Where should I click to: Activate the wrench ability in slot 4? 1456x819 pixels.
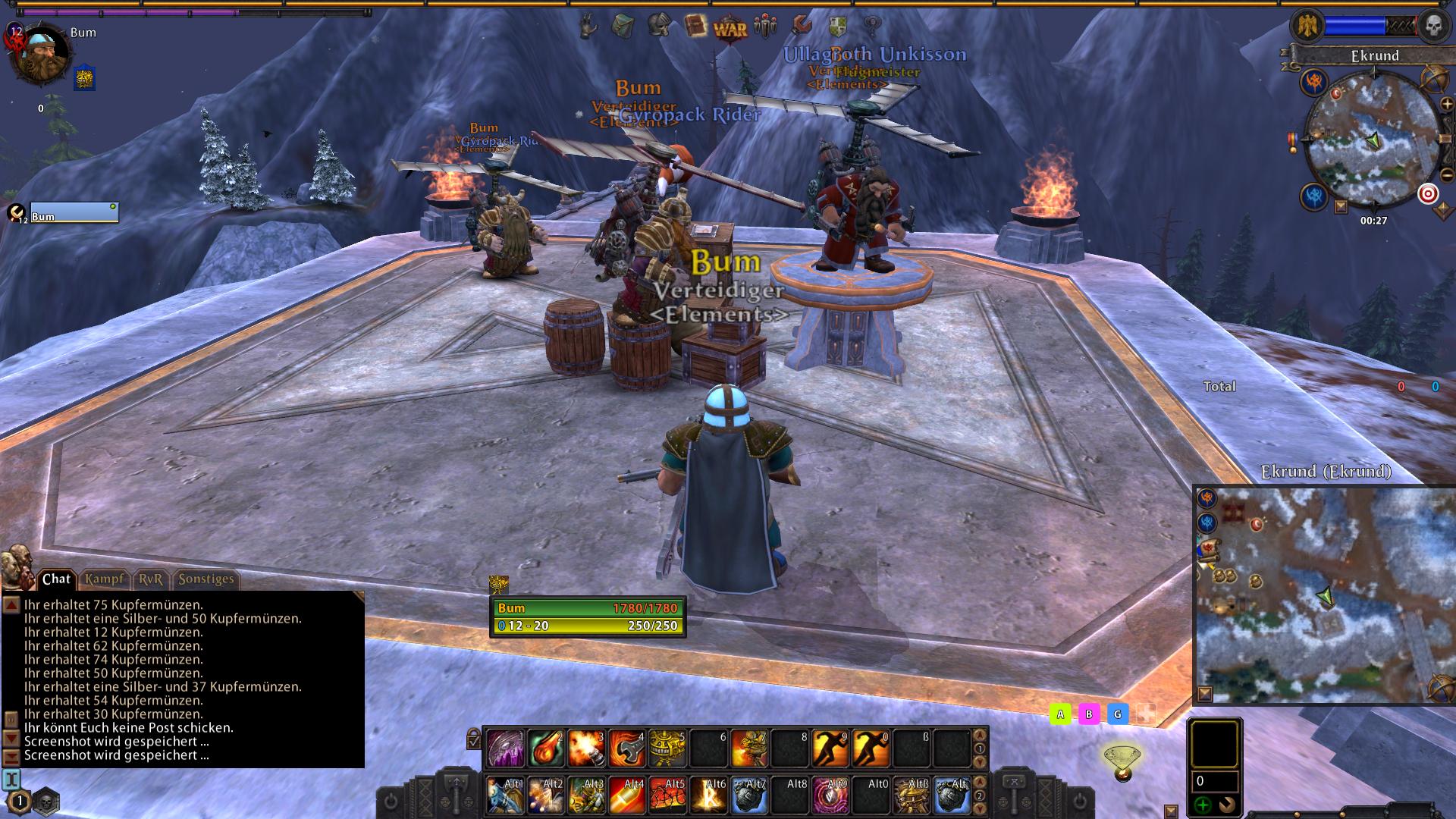pos(627,748)
